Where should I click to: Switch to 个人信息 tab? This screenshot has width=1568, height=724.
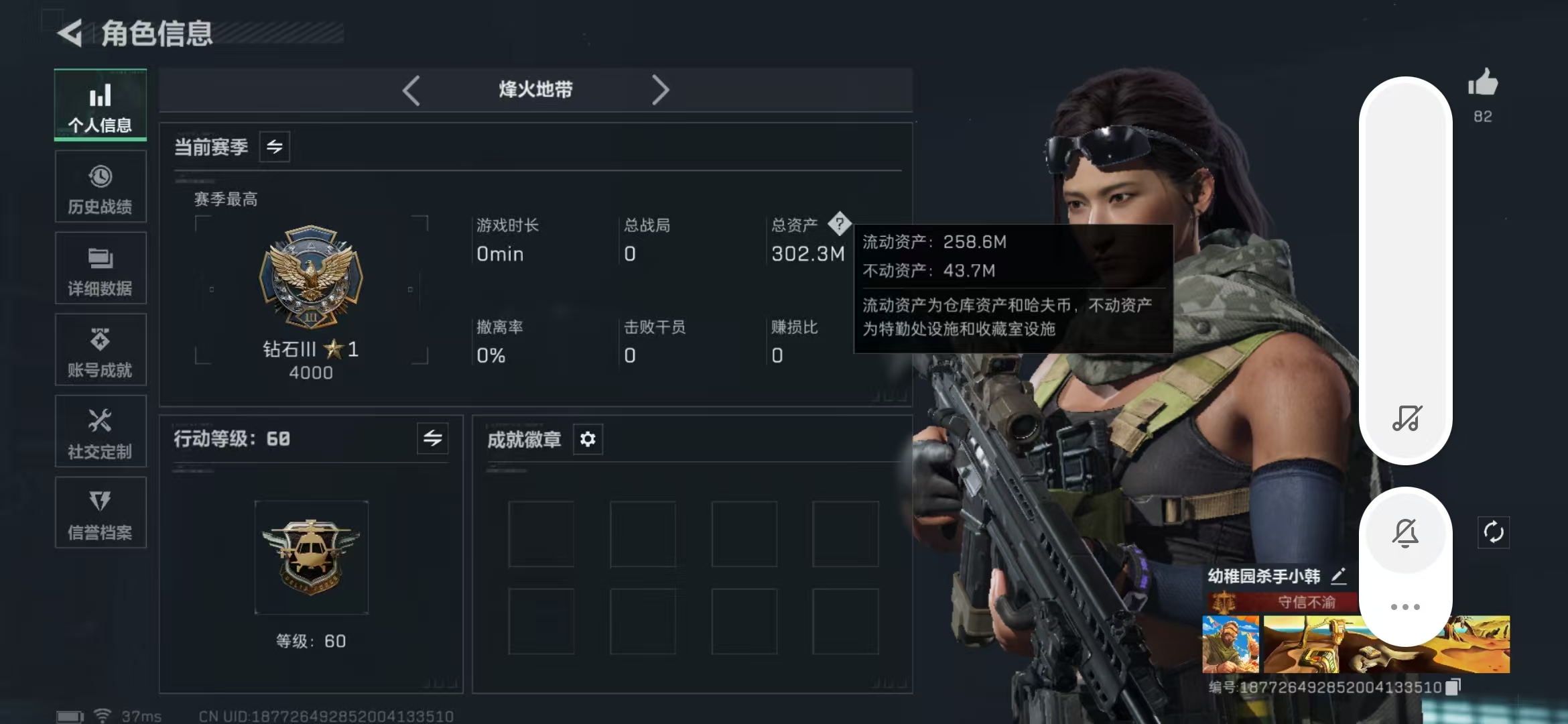[100, 105]
